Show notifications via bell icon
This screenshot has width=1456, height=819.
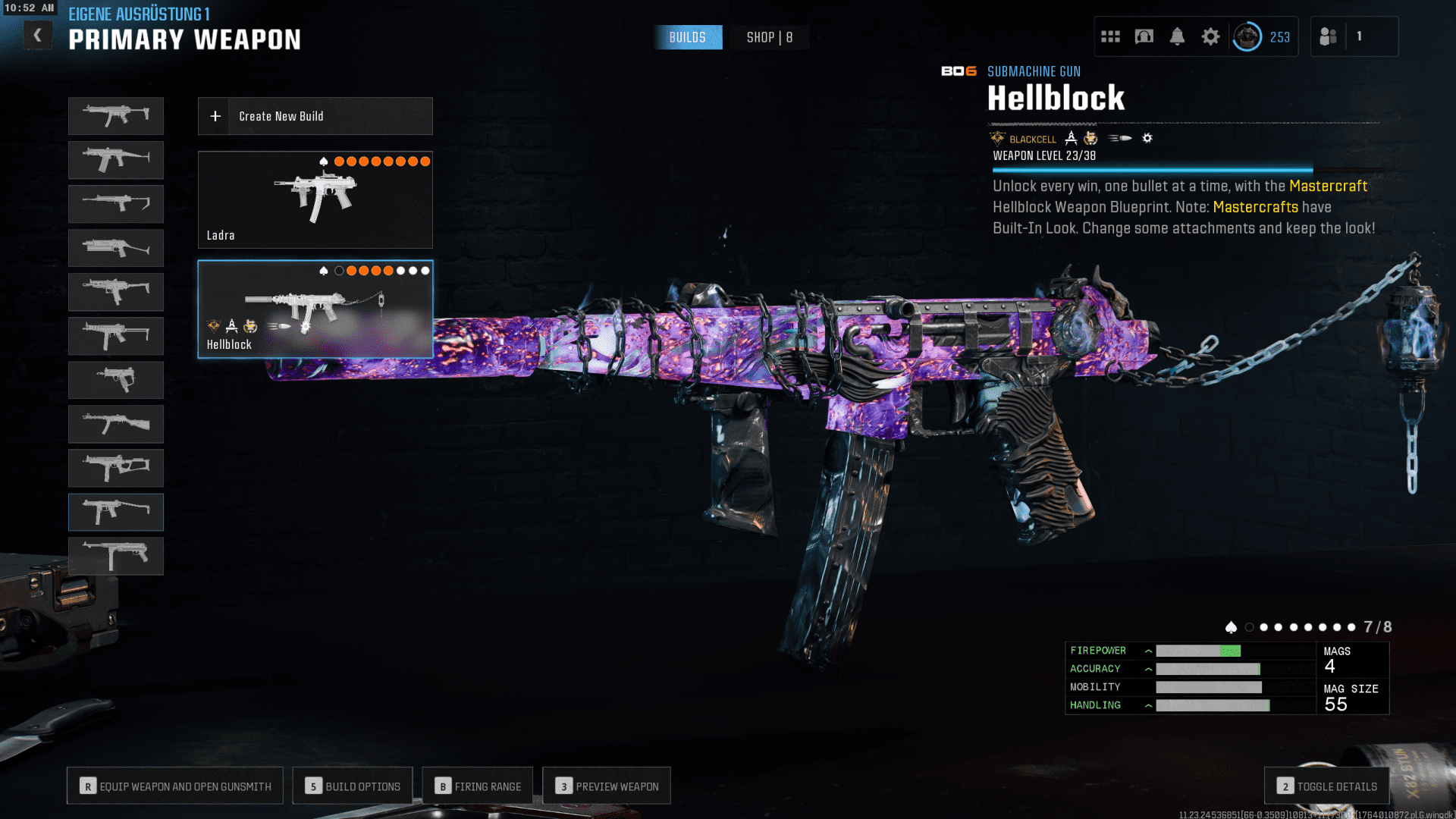pos(1177,36)
